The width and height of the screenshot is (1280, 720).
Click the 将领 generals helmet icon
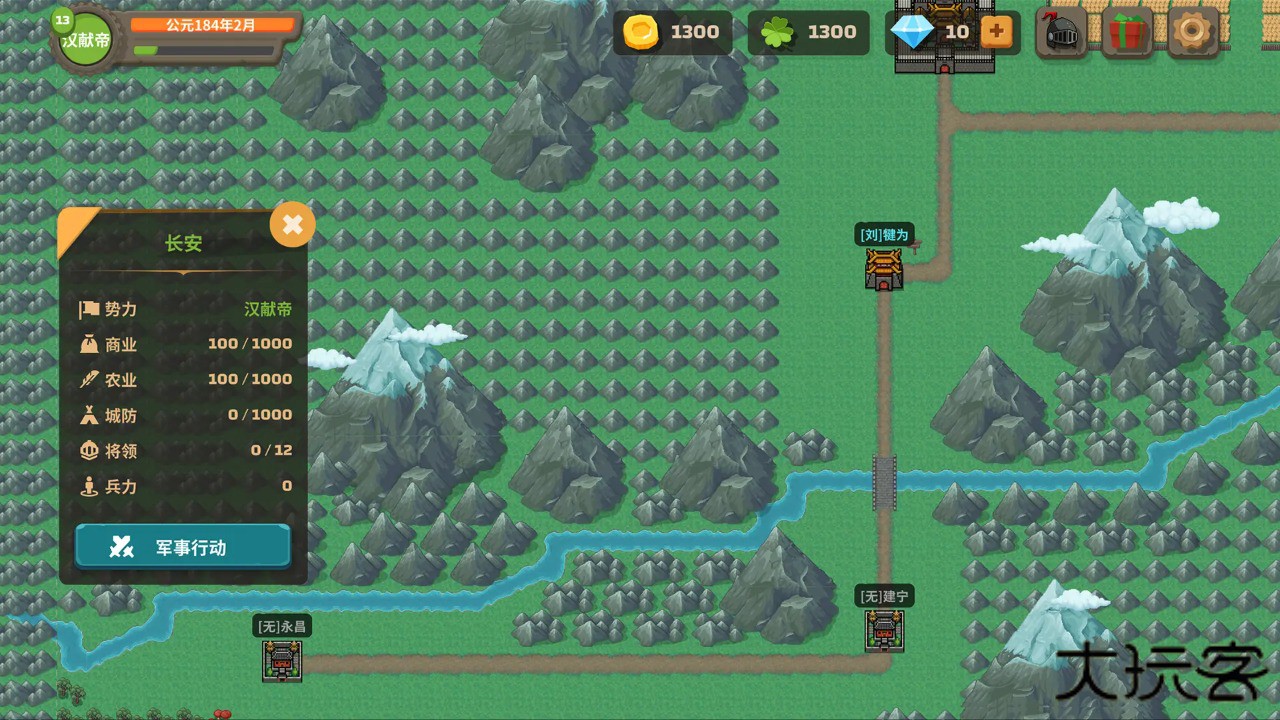click(x=90, y=450)
